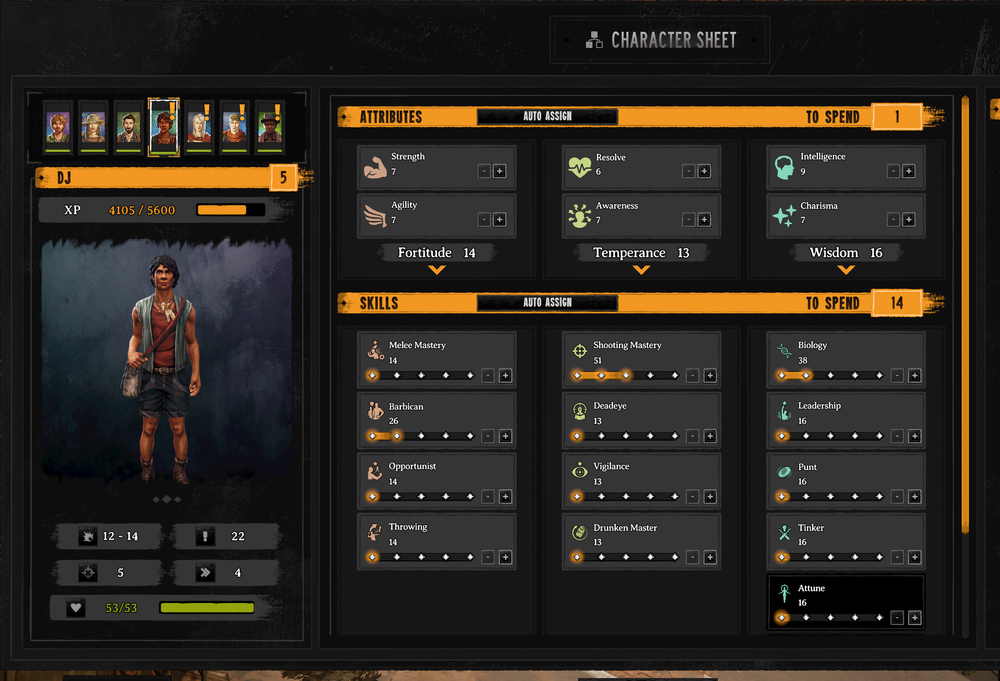This screenshot has width=1000, height=681.
Task: Add a point to Shooting Mastery
Action: tap(710, 376)
